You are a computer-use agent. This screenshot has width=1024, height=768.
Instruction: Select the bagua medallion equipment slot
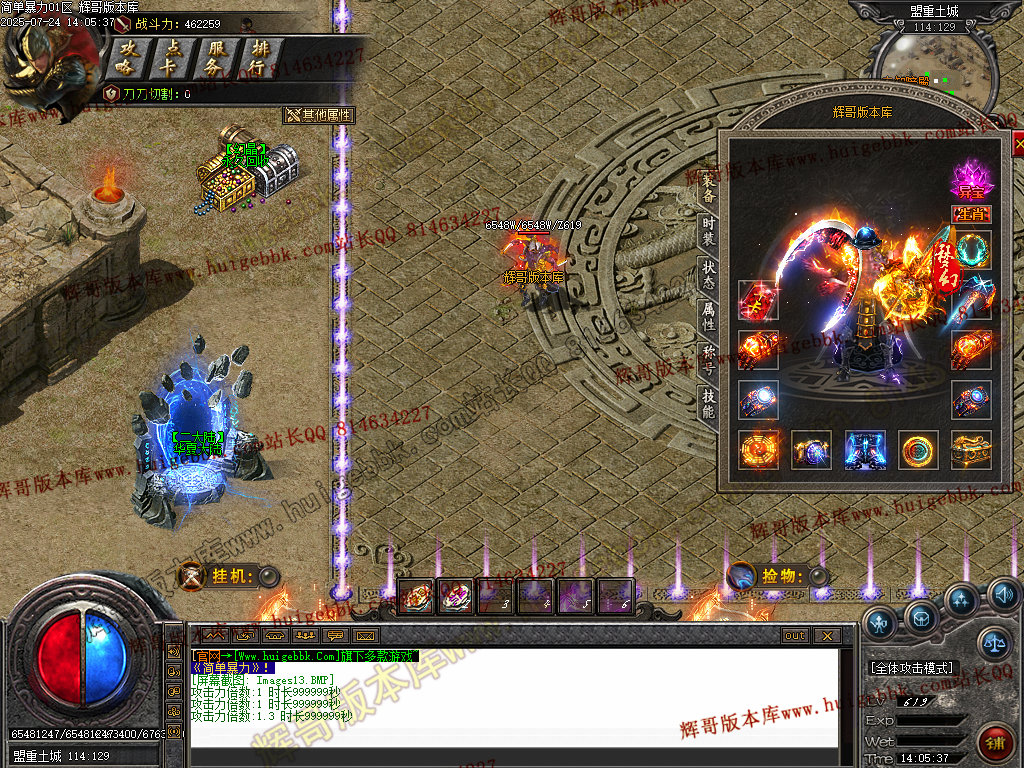758,450
